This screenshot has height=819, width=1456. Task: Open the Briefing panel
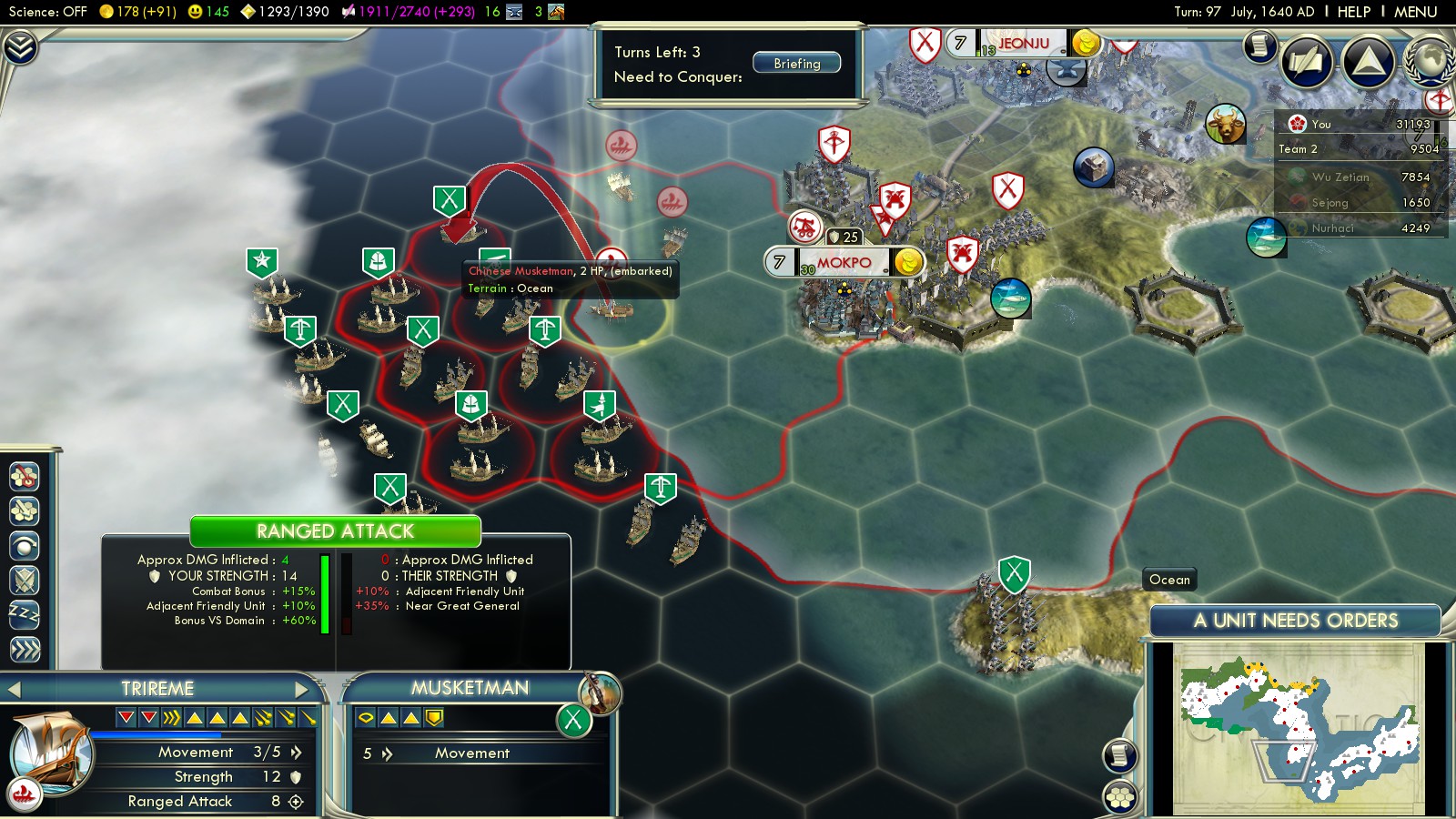point(796,64)
